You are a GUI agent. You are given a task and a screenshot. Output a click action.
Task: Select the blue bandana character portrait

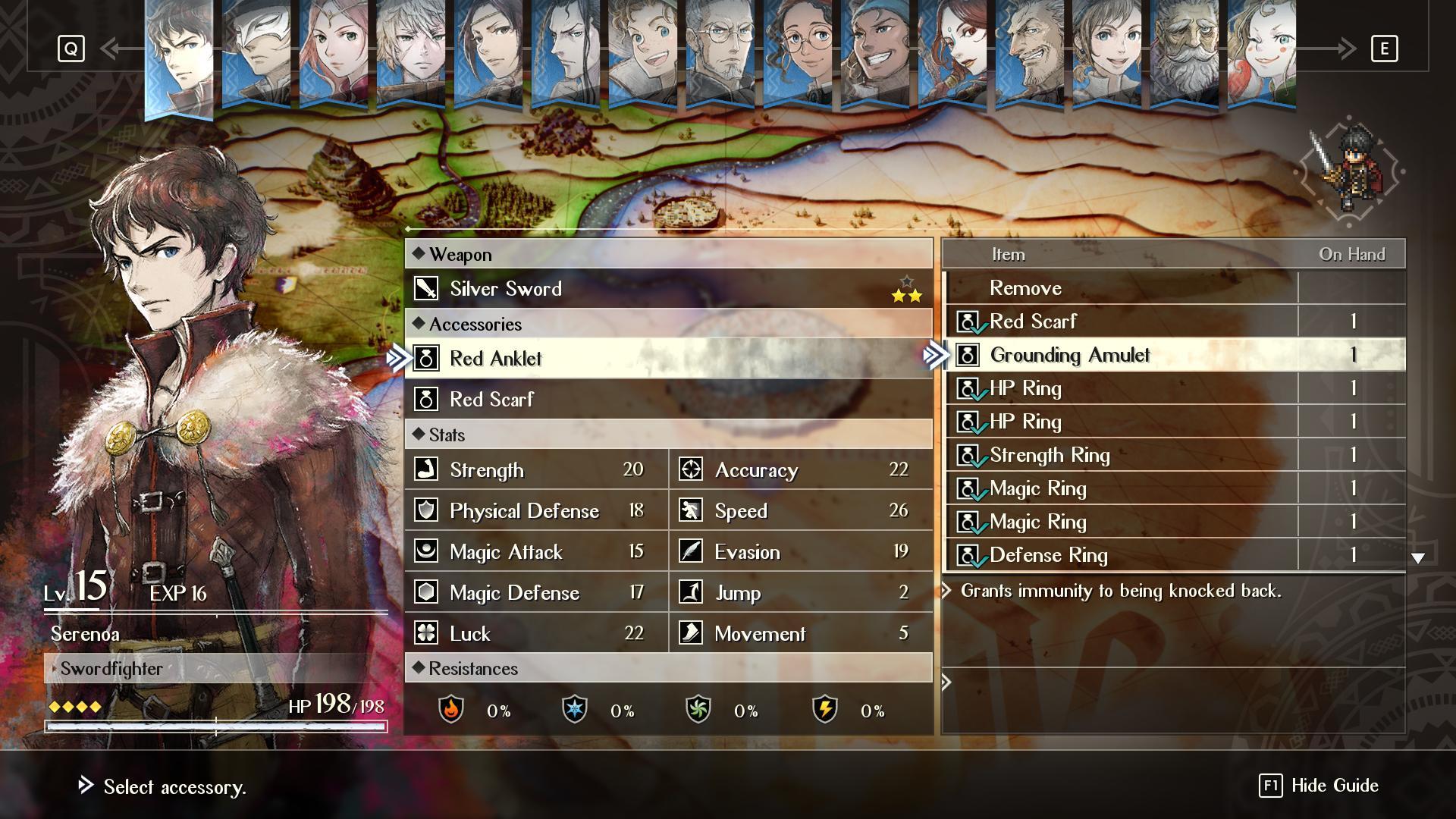pyautogui.click(x=875, y=53)
